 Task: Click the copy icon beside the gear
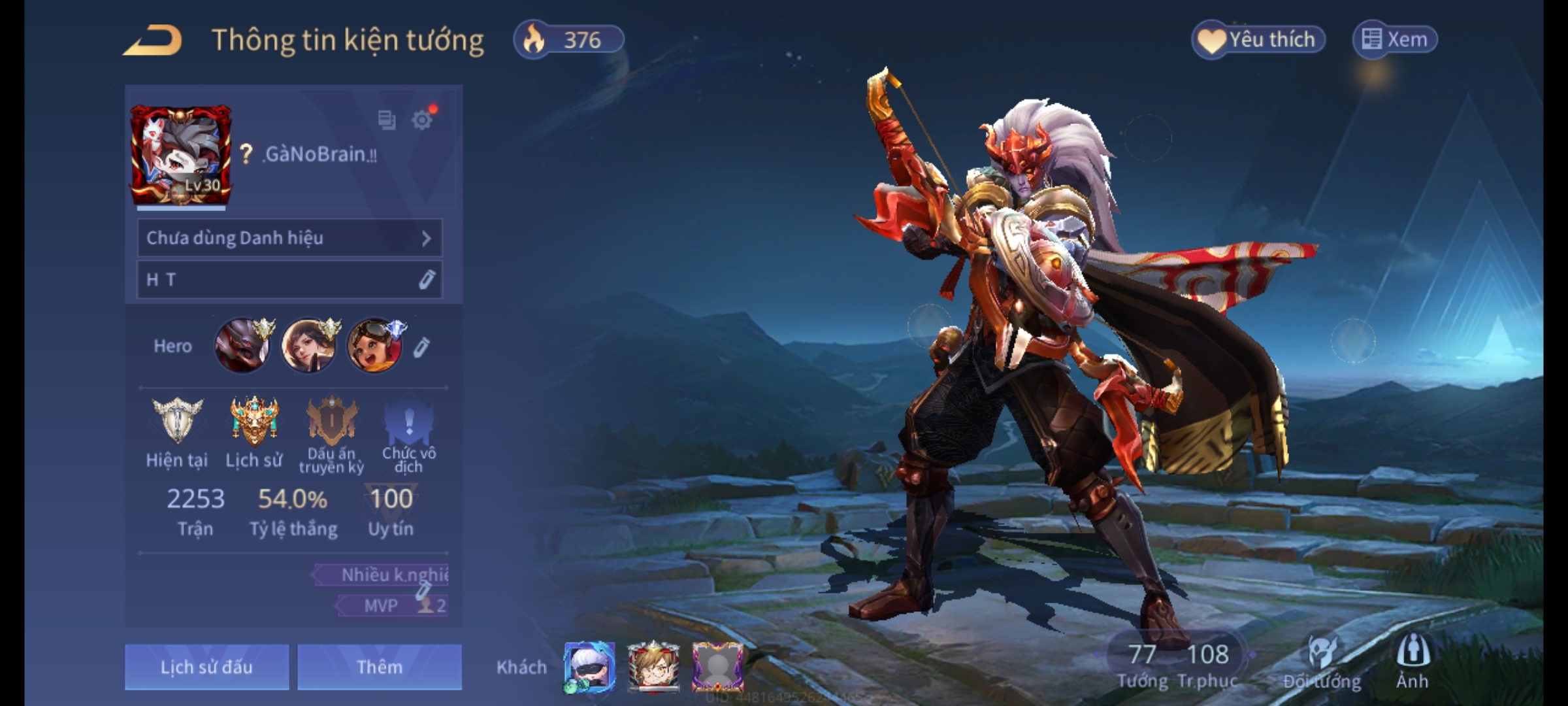tap(387, 120)
